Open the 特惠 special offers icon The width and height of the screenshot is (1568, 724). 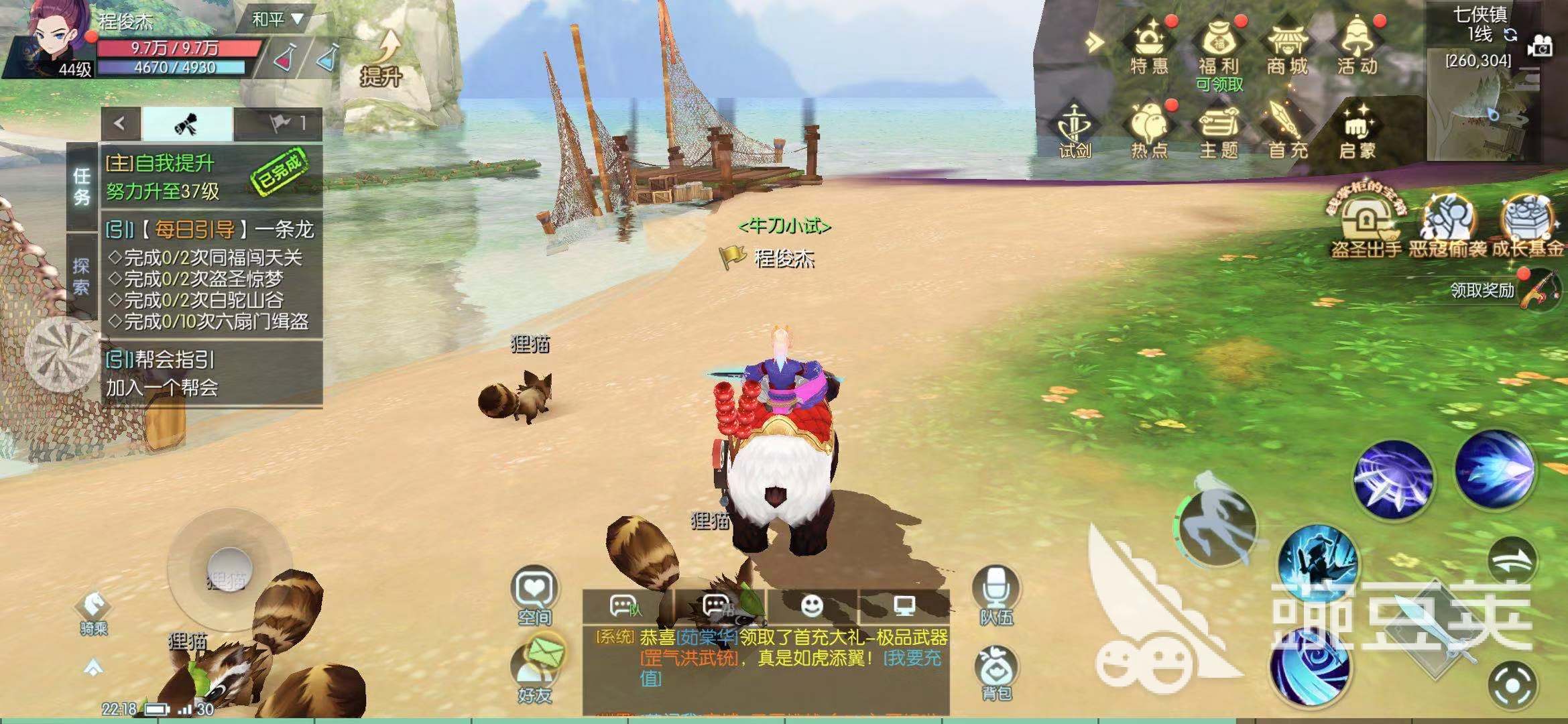point(1149,46)
